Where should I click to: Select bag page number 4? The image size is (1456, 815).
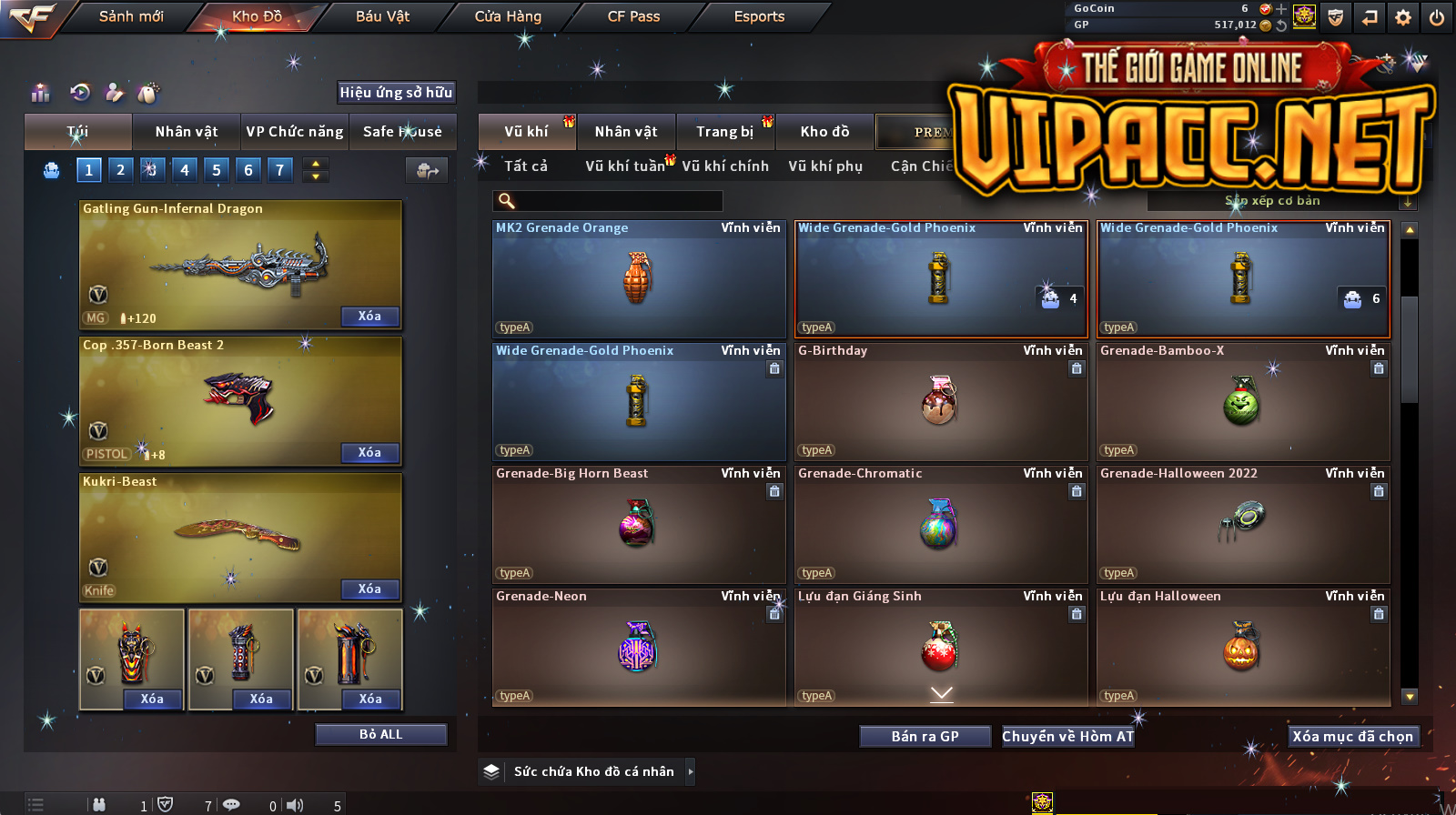(185, 170)
